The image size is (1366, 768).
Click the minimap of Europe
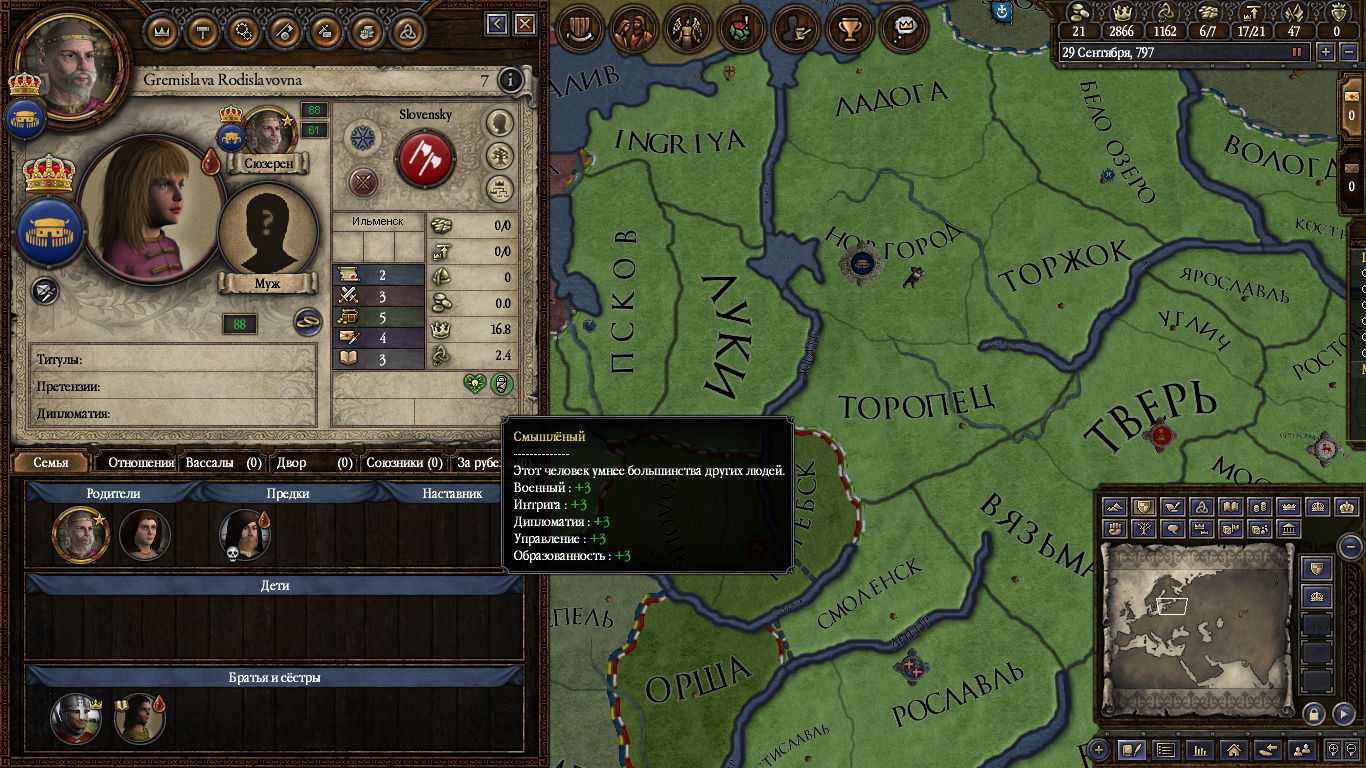tap(1198, 618)
